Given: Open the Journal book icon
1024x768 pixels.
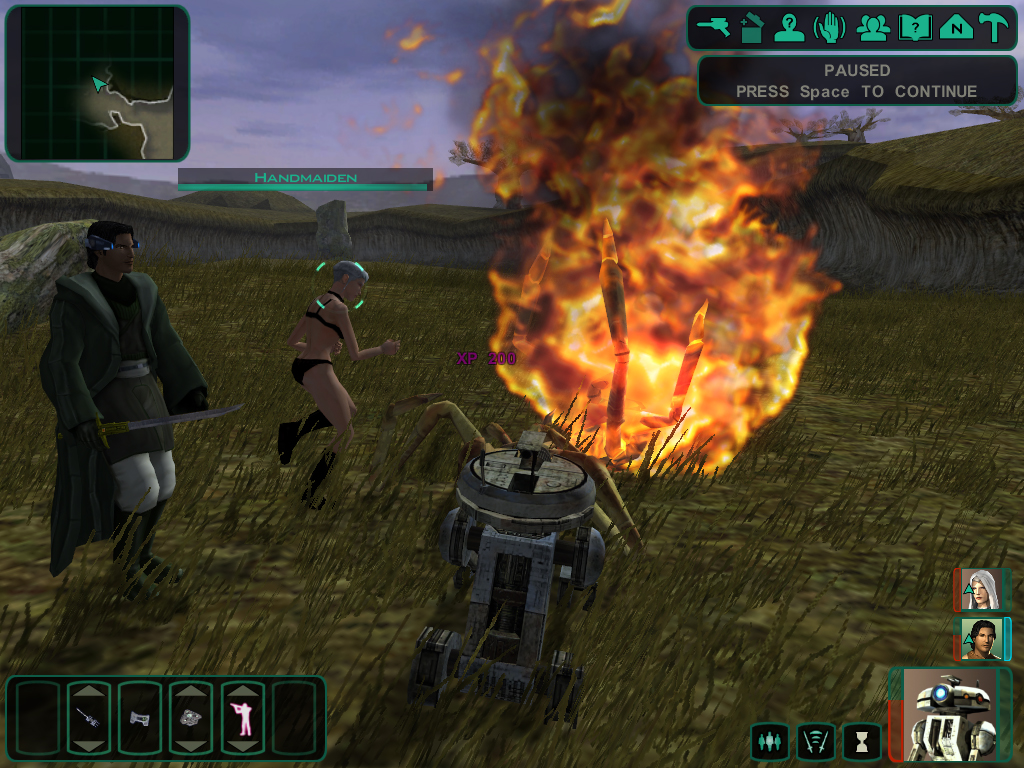Looking at the screenshot, I should 914,27.
